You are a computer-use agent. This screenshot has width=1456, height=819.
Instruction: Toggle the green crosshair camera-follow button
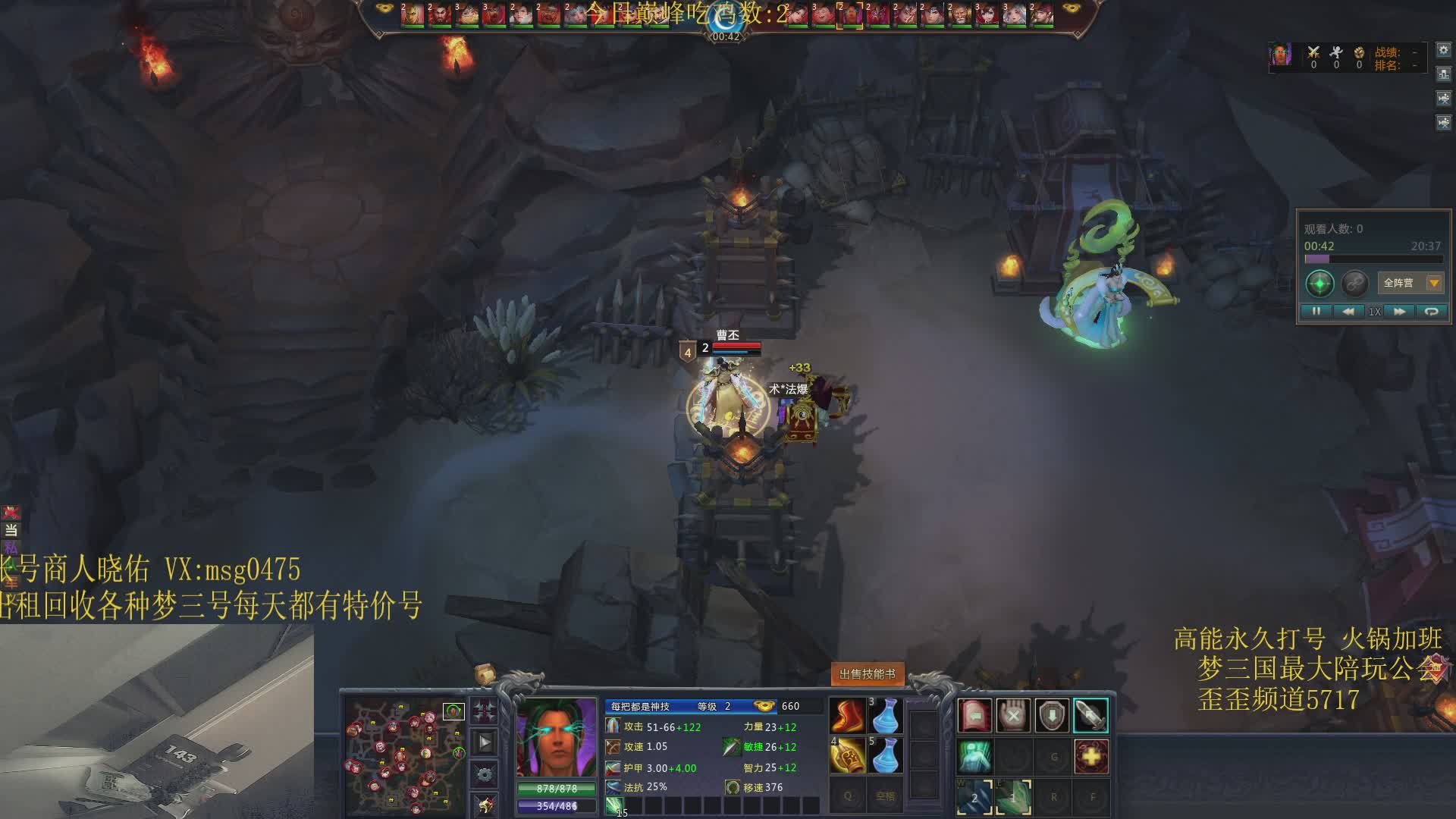[1319, 284]
